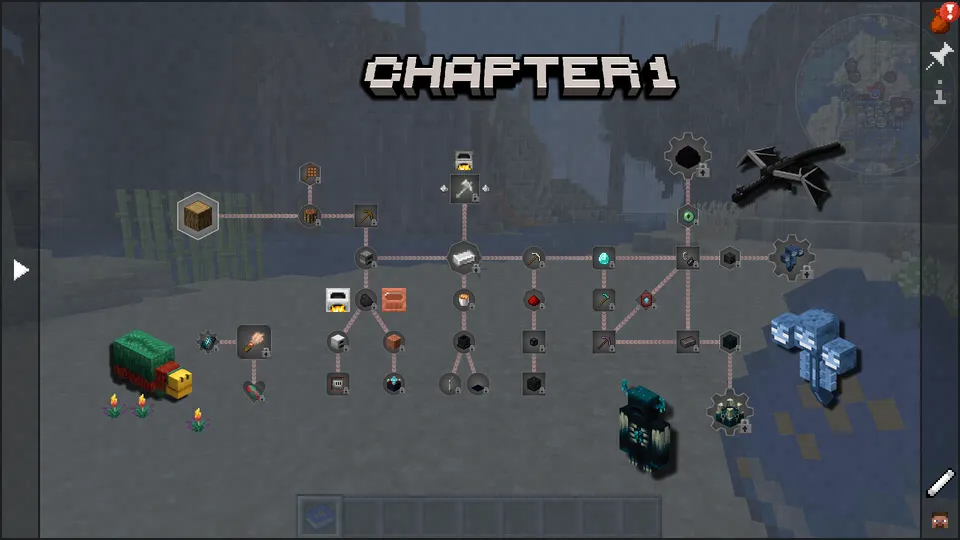Open the wither boss gear quest

(791, 258)
